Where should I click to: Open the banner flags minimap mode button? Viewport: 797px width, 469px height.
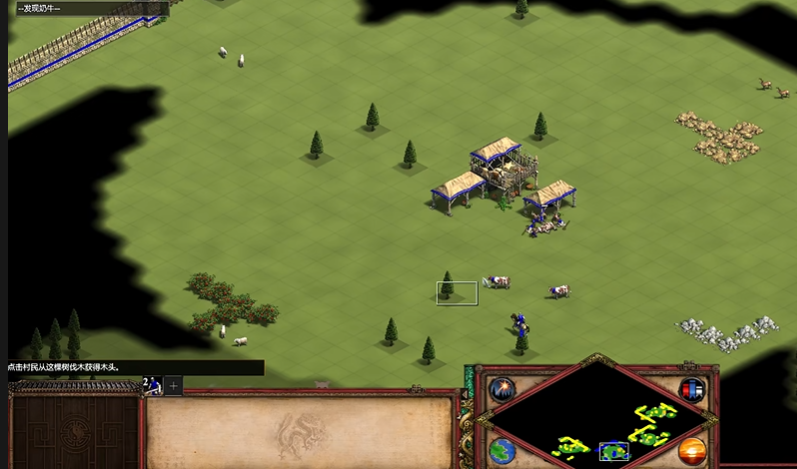[692, 389]
